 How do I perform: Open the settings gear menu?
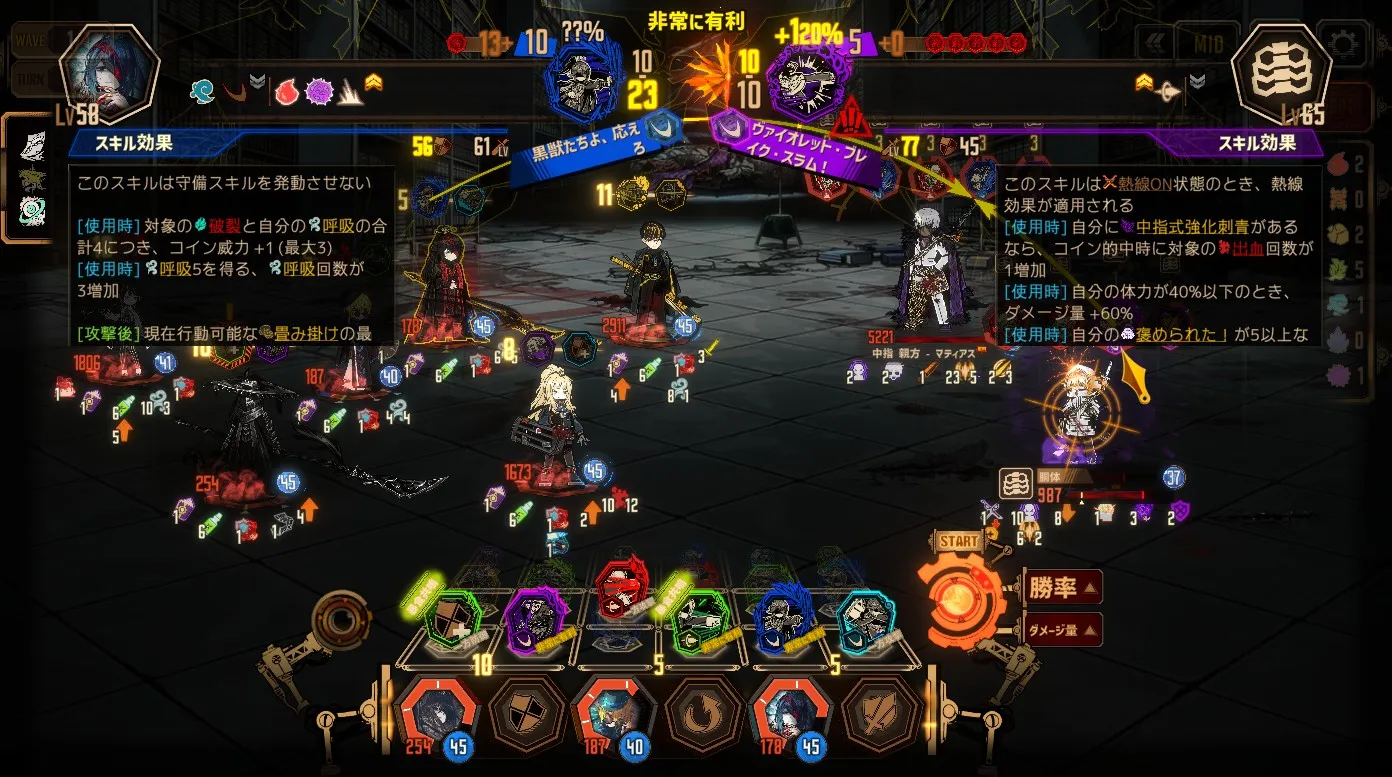pos(1342,43)
